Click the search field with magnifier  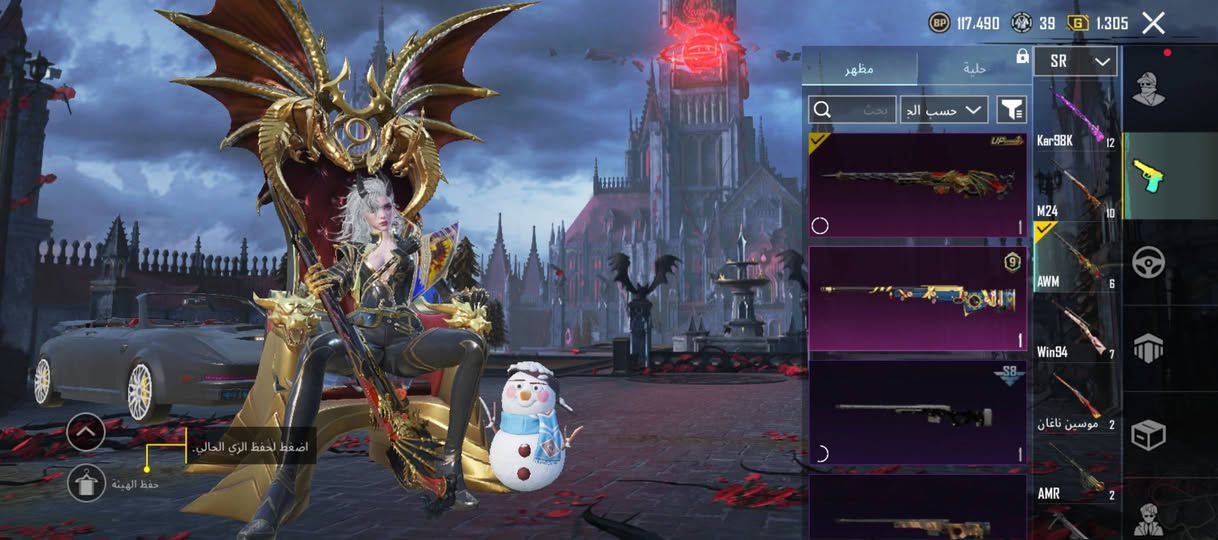[852, 109]
